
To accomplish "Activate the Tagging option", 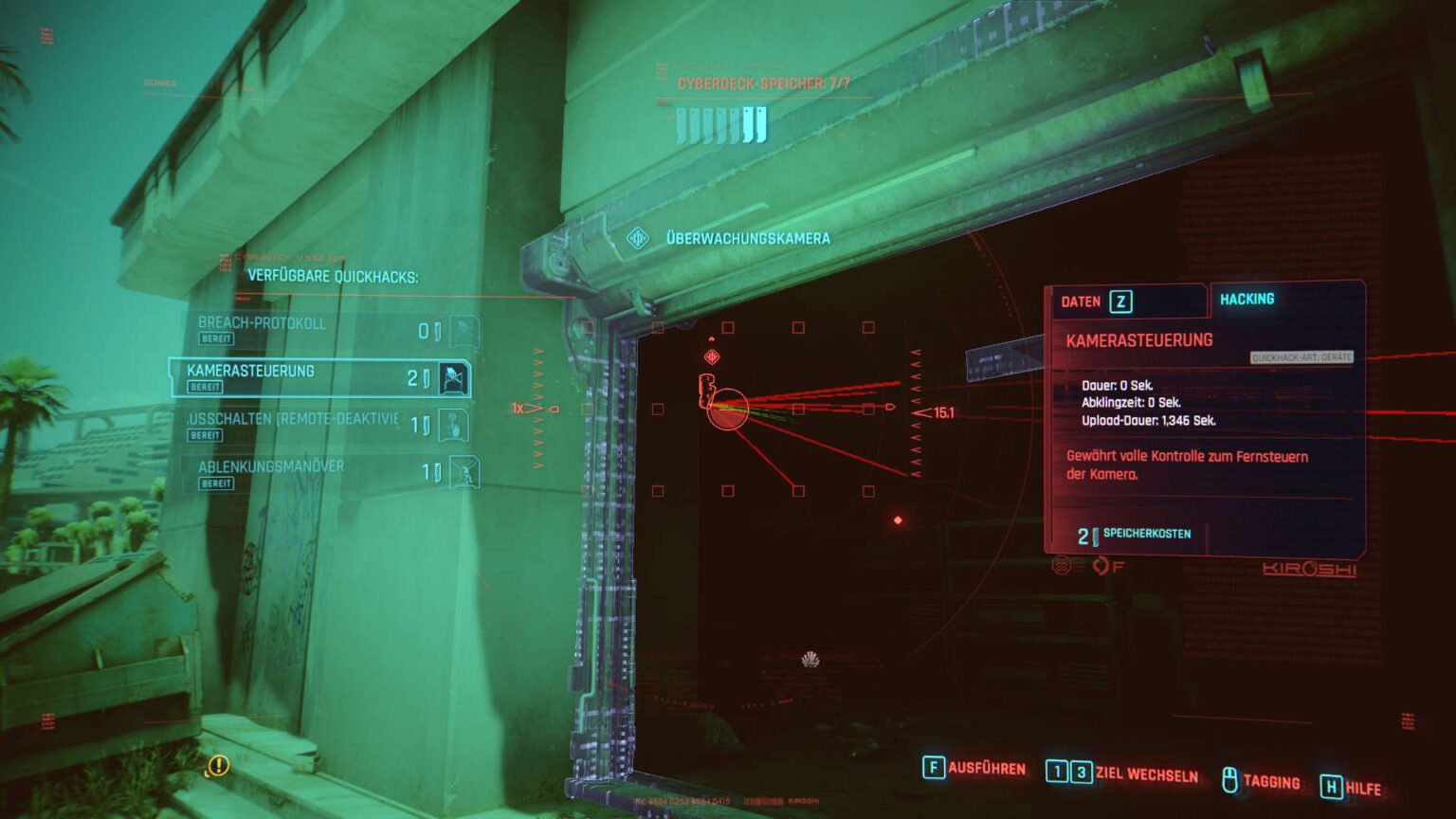I will 1260,781.
